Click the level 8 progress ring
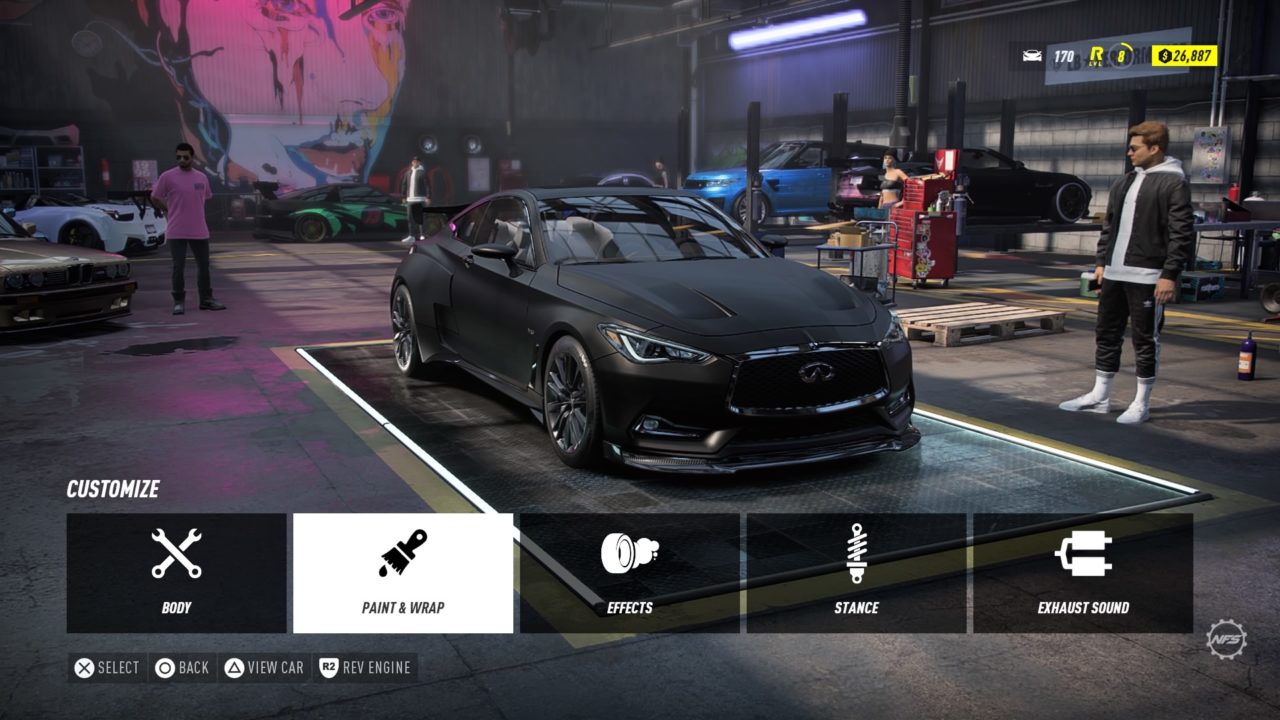 (x=1121, y=55)
